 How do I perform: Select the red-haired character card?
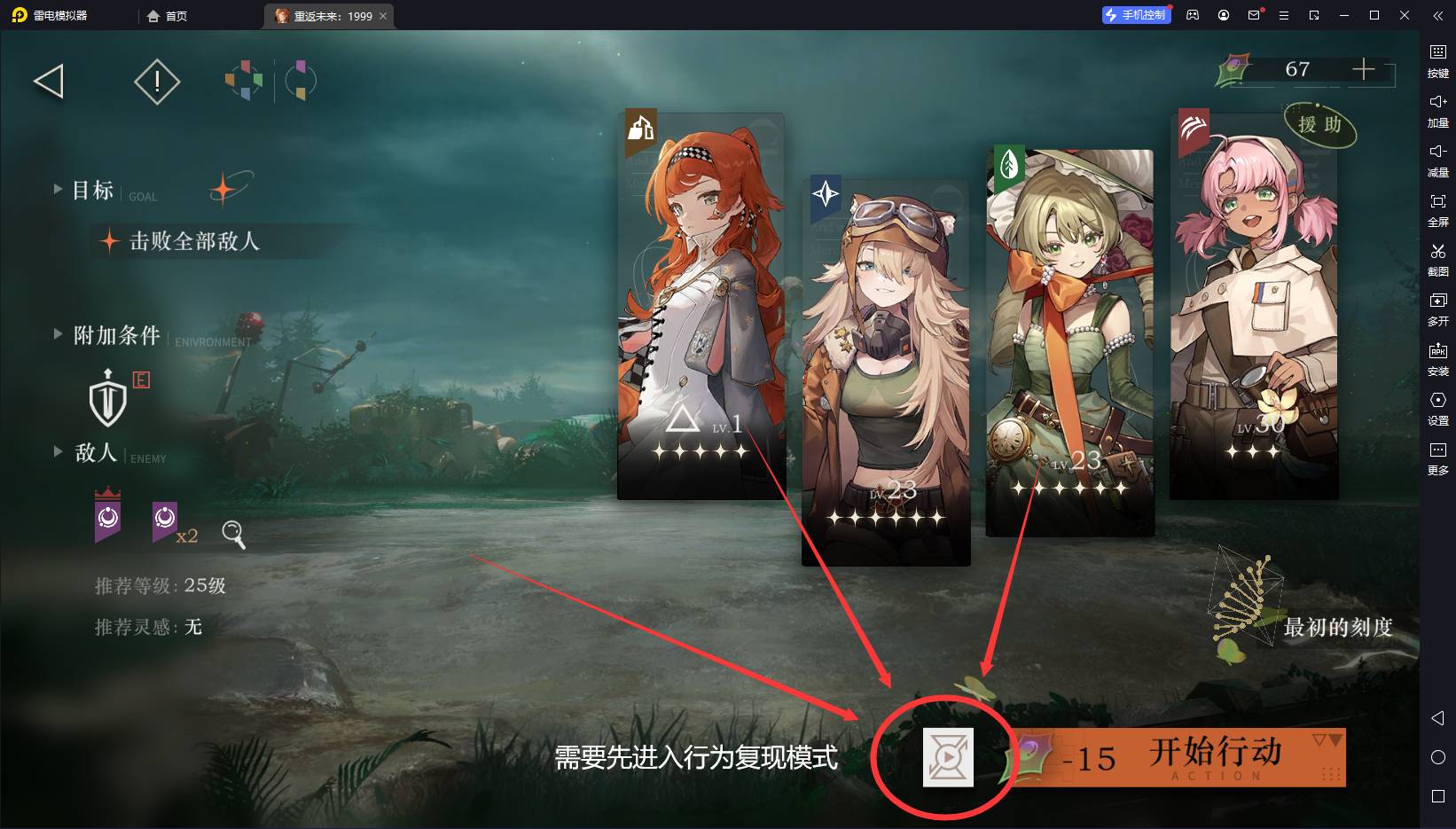point(701,306)
